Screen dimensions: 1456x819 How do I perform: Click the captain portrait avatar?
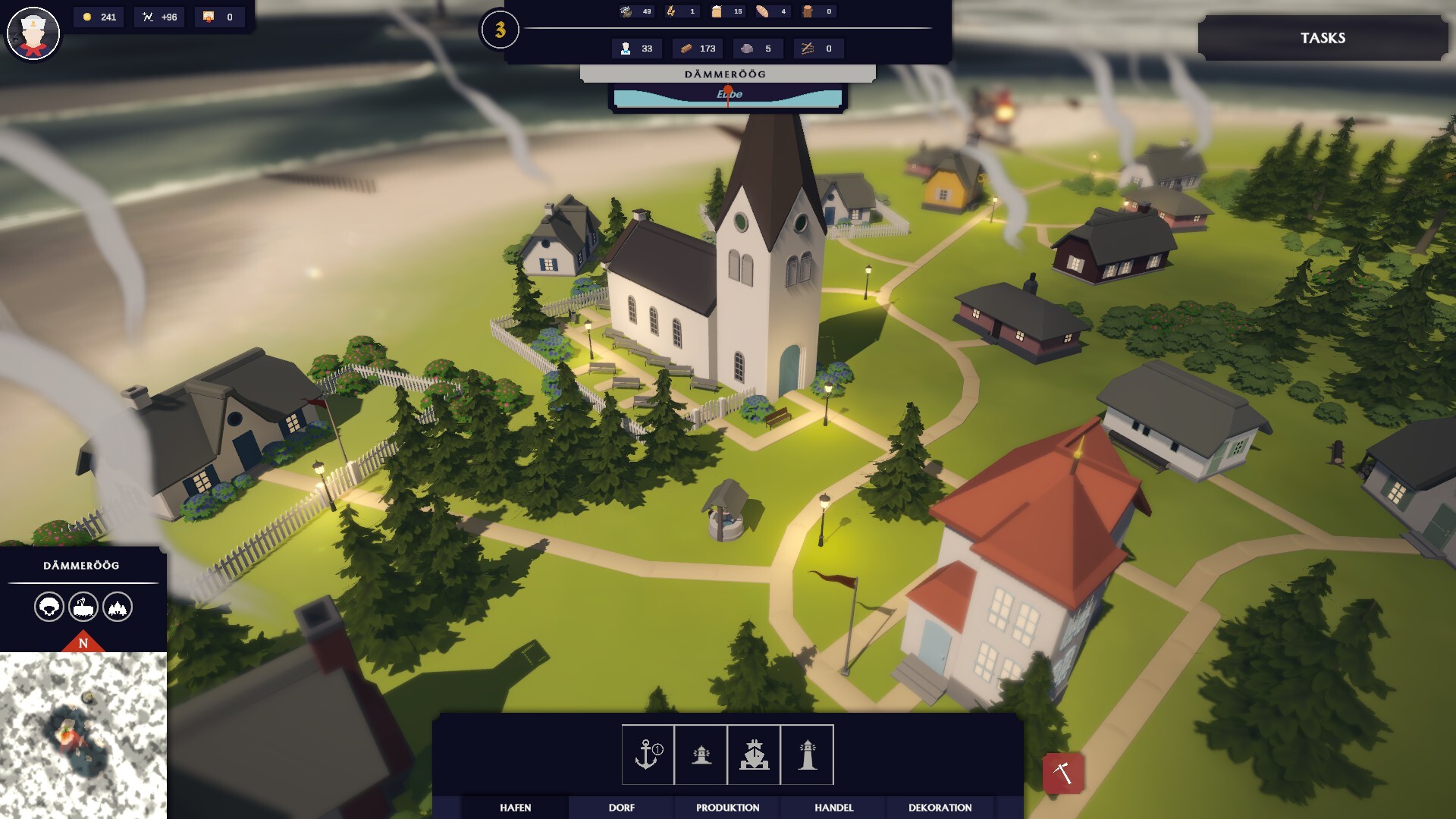[33, 34]
